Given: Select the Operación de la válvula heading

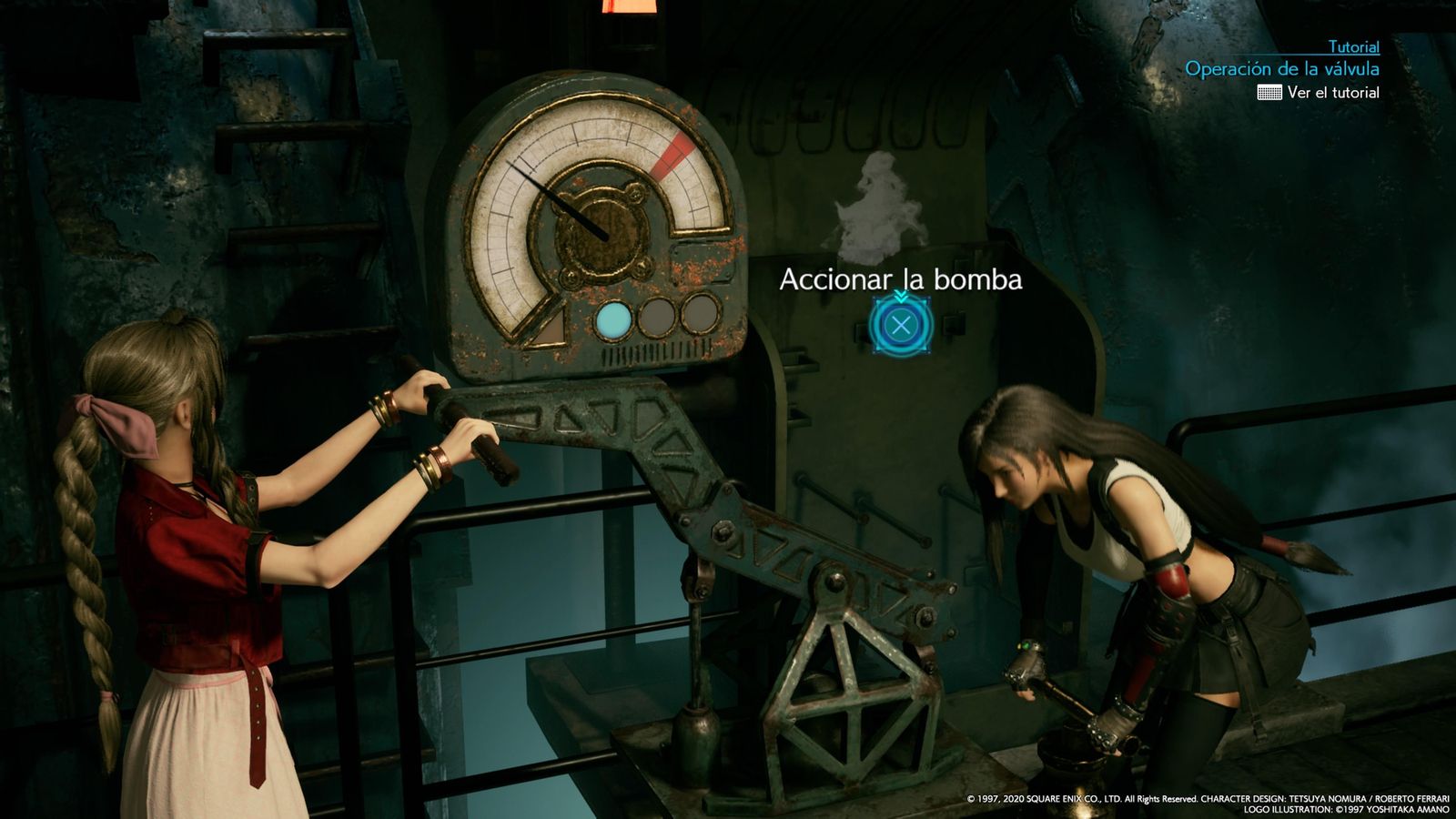Looking at the screenshot, I should (x=1283, y=68).
